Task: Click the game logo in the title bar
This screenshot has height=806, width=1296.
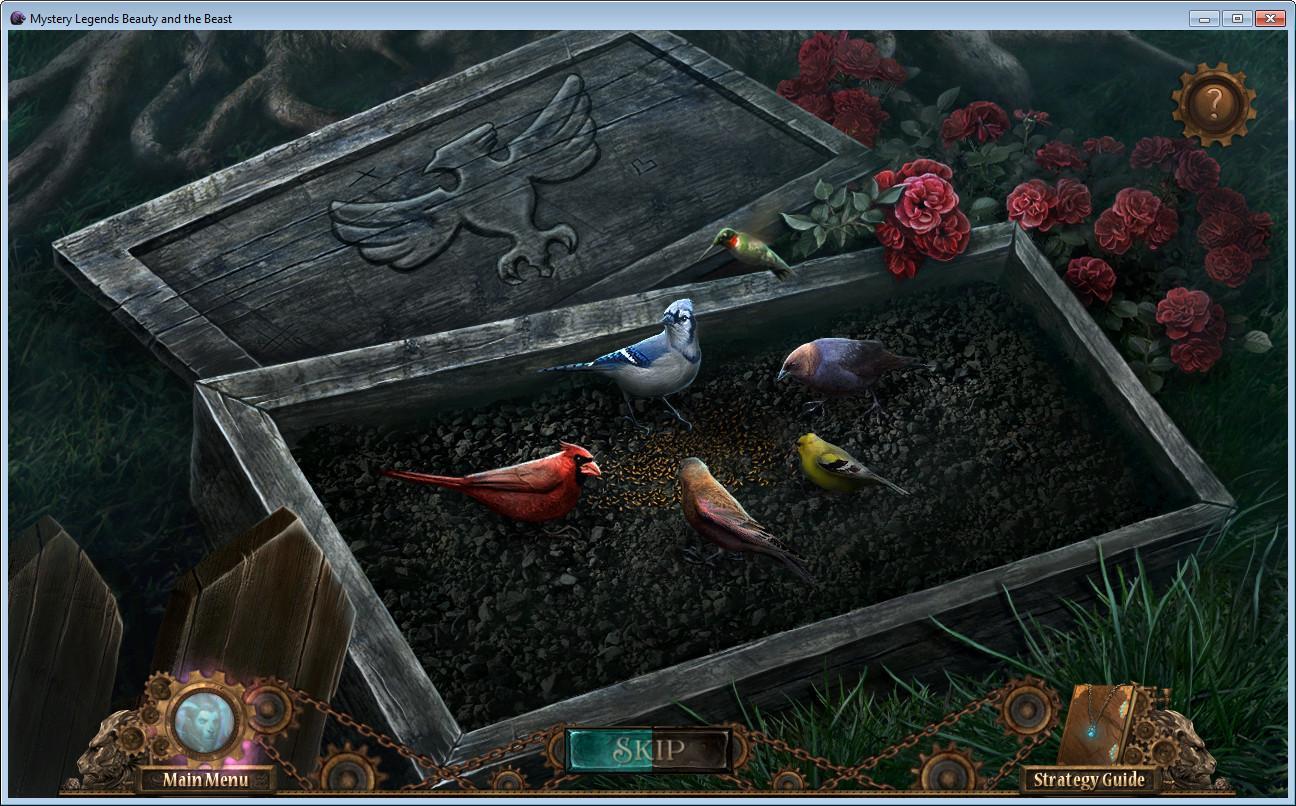Action: 18,17
